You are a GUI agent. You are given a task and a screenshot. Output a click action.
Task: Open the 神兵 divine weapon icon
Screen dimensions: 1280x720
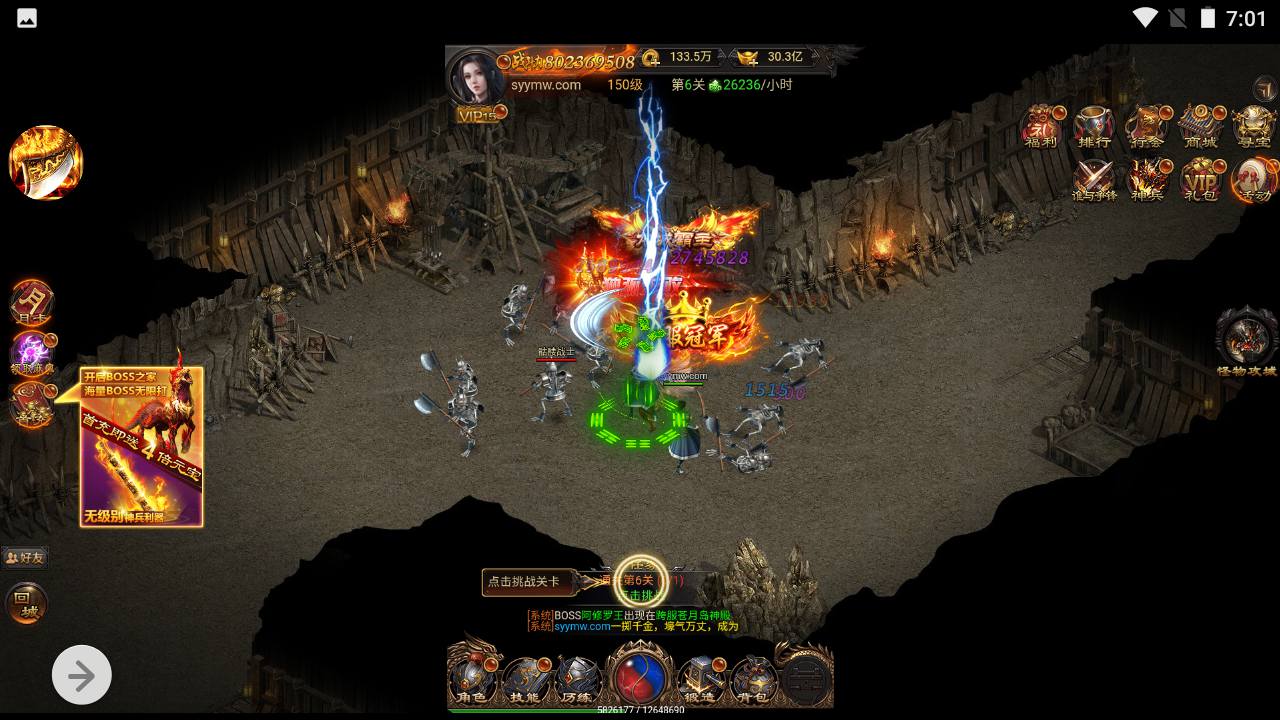coord(1146,181)
